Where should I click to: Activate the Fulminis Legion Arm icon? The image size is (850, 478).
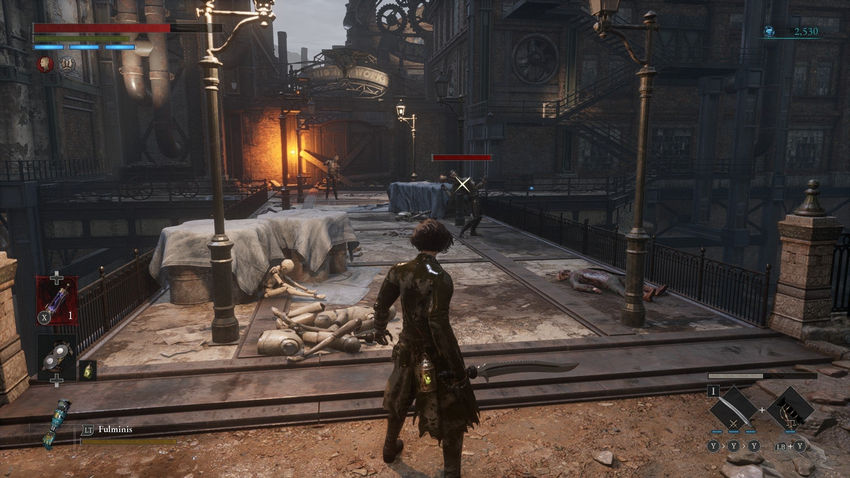pos(55,422)
